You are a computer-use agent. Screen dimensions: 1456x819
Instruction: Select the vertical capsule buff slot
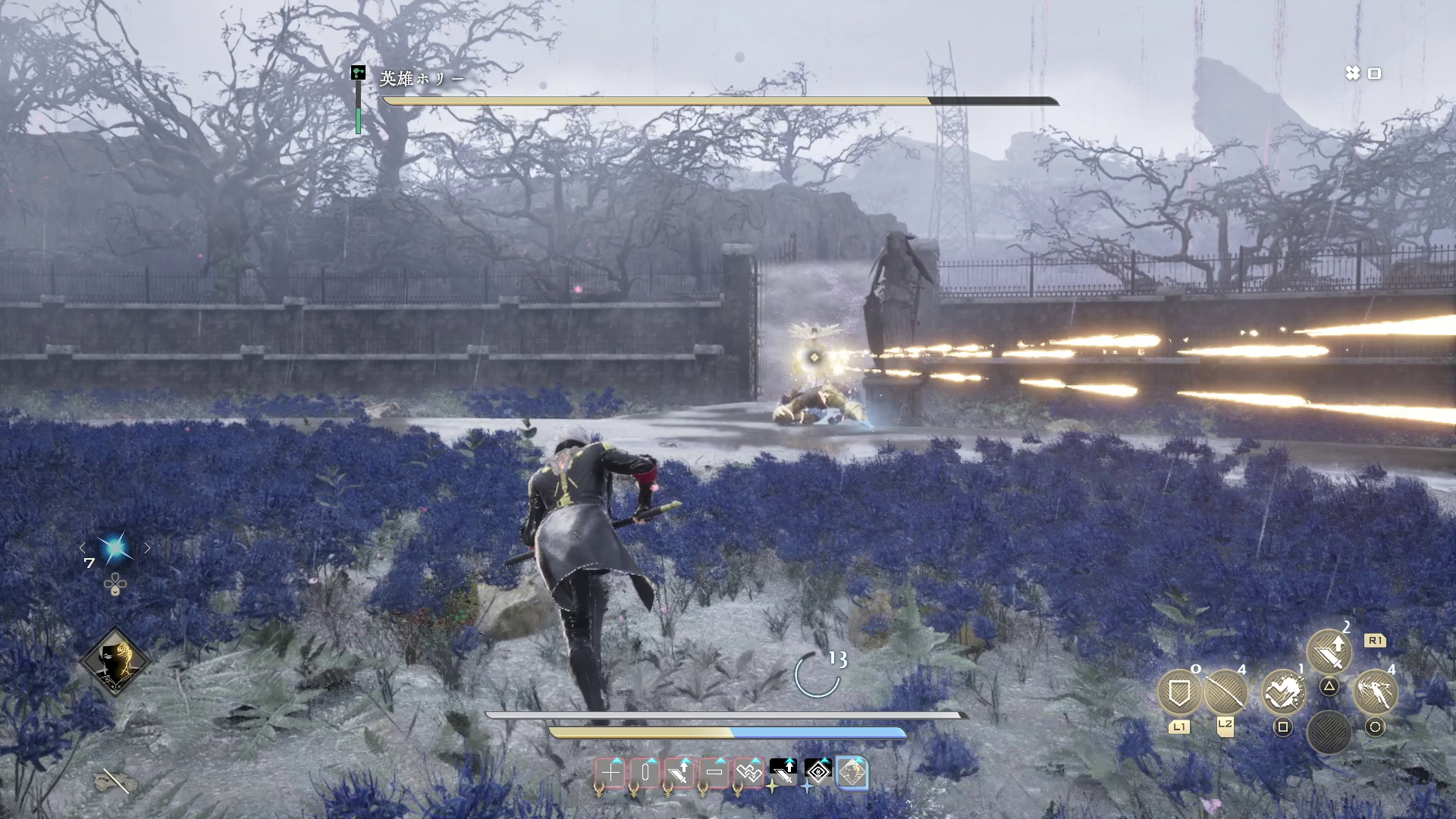(x=645, y=773)
